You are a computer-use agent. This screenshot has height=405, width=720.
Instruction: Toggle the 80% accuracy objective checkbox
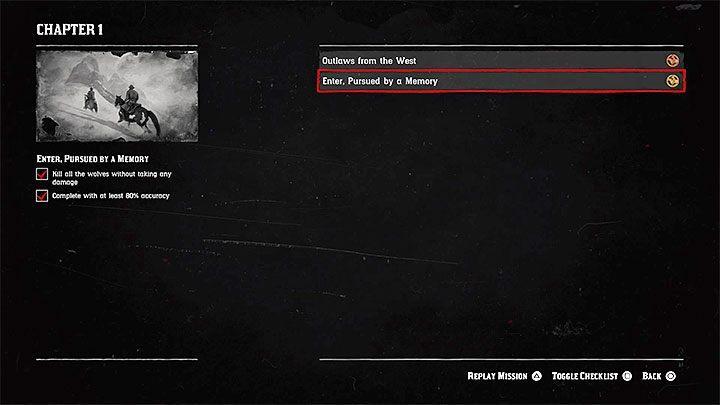[42, 196]
